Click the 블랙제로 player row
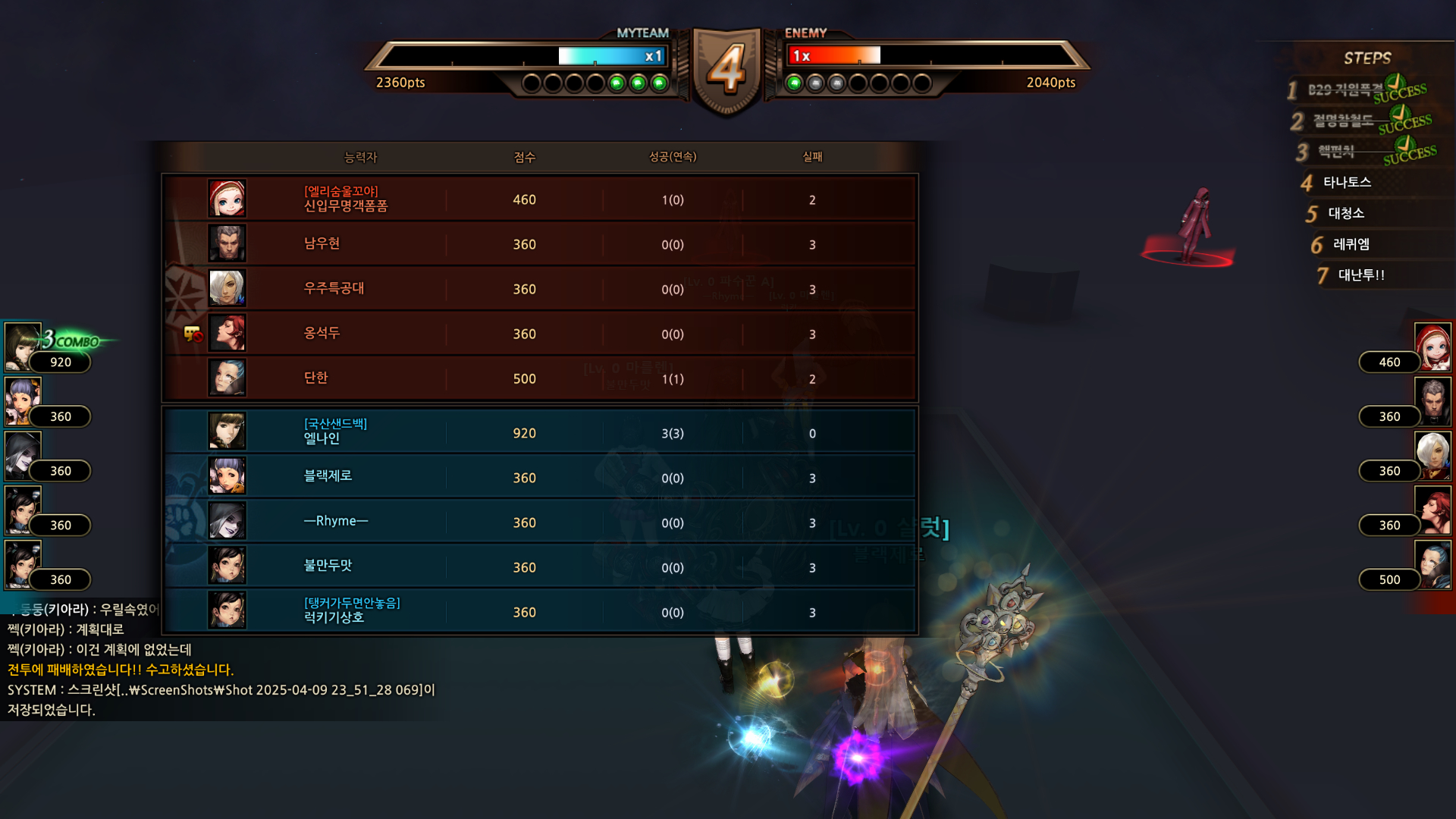Image resolution: width=1456 pixels, height=819 pixels. click(x=538, y=478)
